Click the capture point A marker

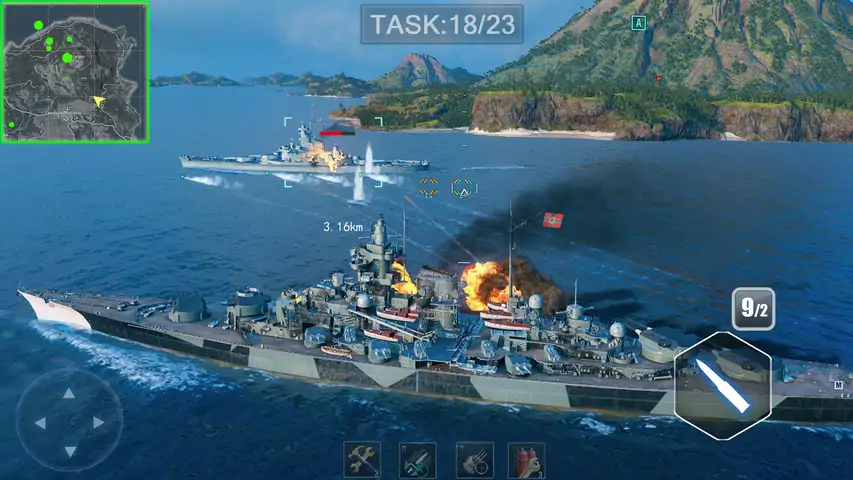(639, 22)
